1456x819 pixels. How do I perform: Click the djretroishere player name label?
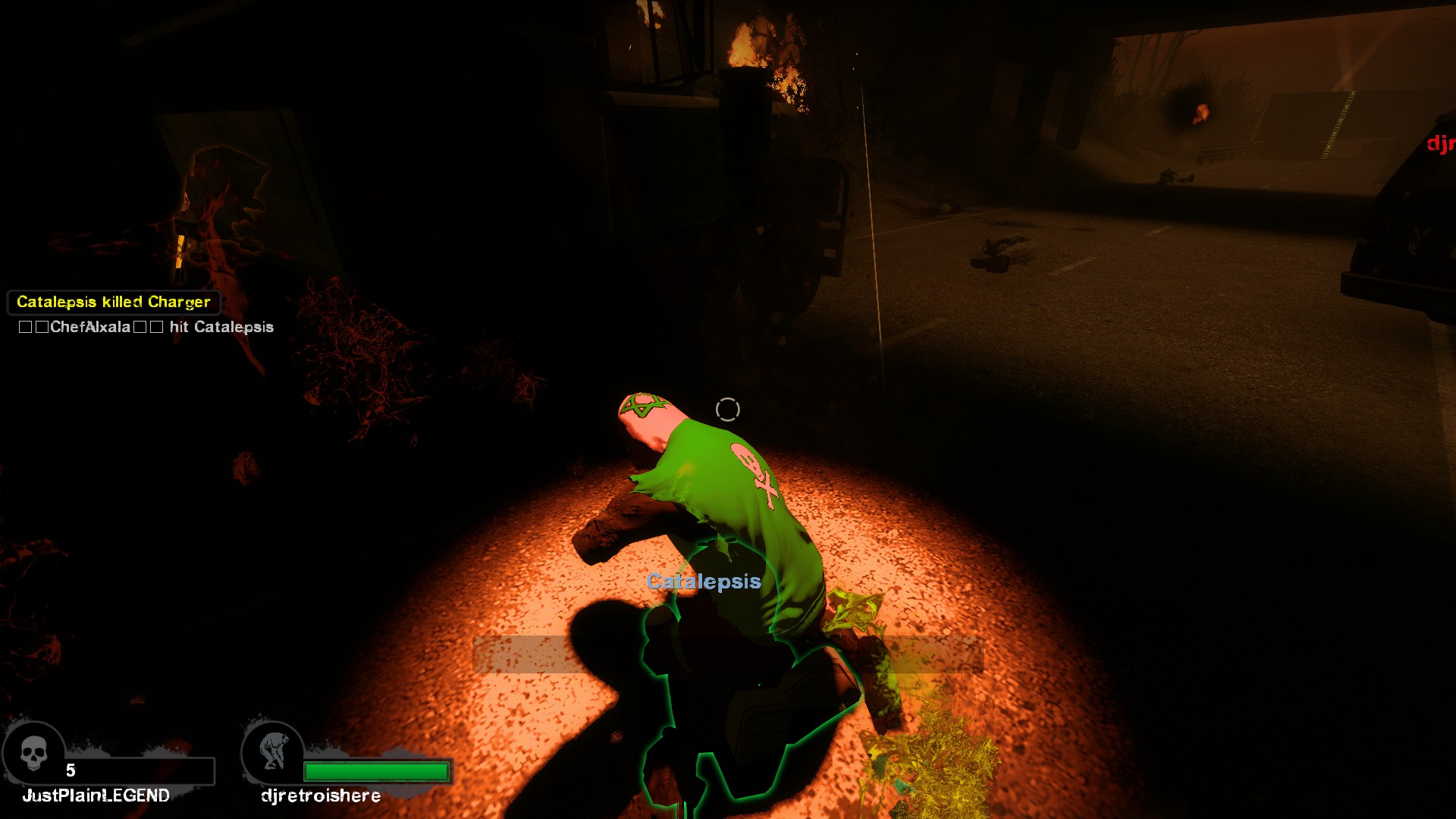coord(320,795)
